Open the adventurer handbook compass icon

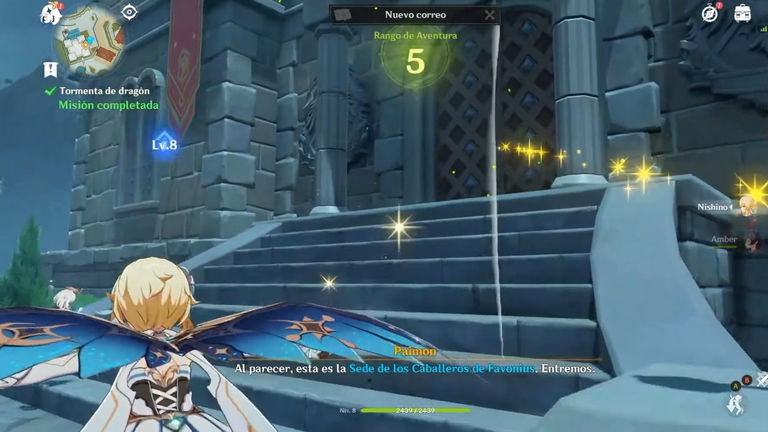tap(710, 13)
